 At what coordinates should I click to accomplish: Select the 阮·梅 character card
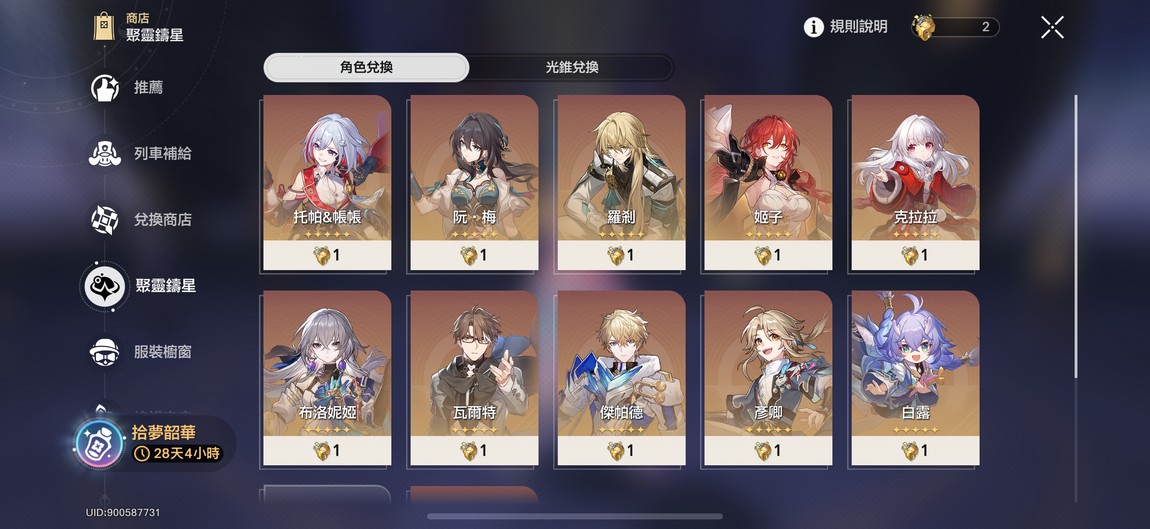click(x=474, y=182)
